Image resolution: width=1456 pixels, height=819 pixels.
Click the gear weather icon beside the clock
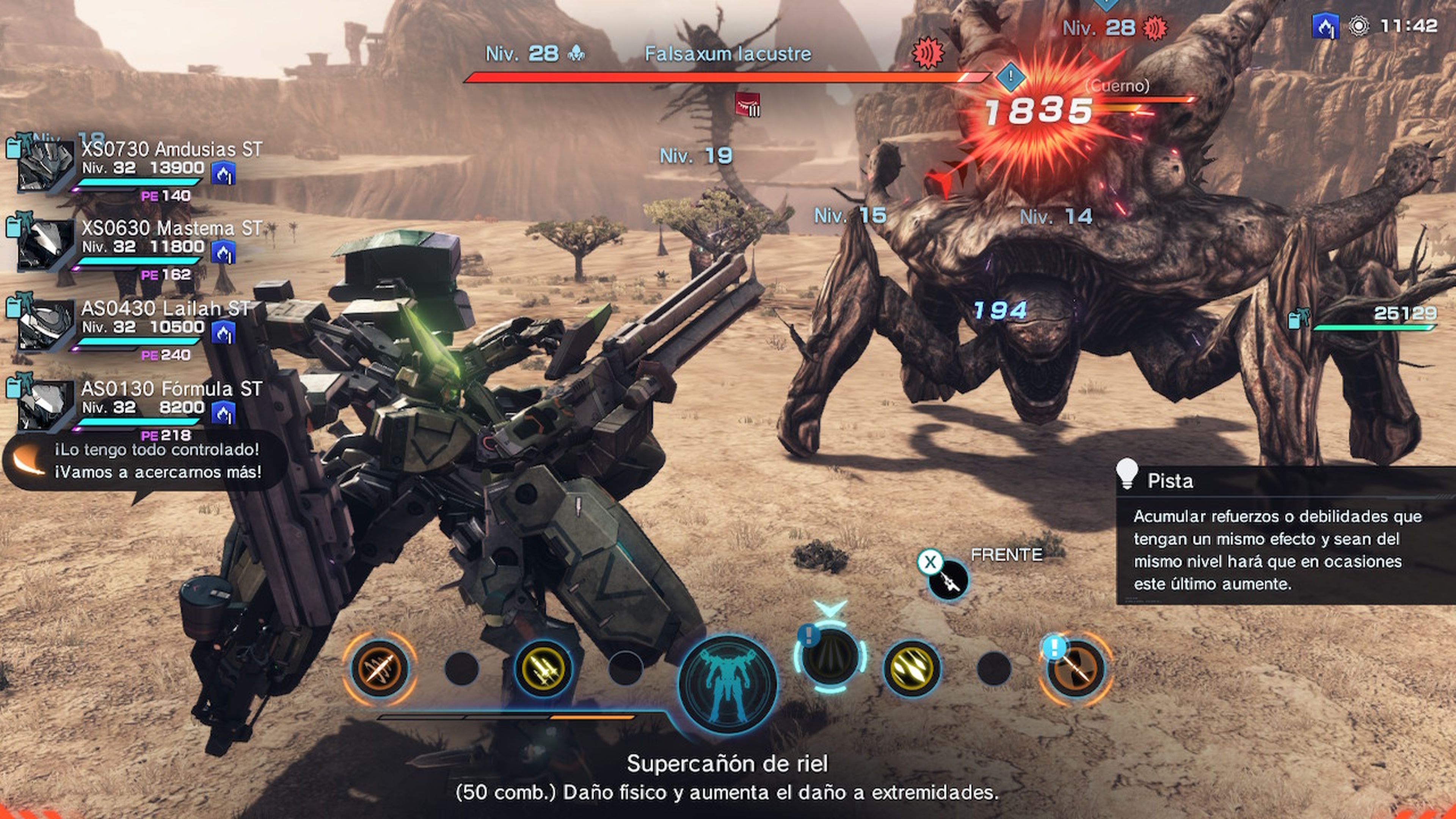(x=1359, y=25)
